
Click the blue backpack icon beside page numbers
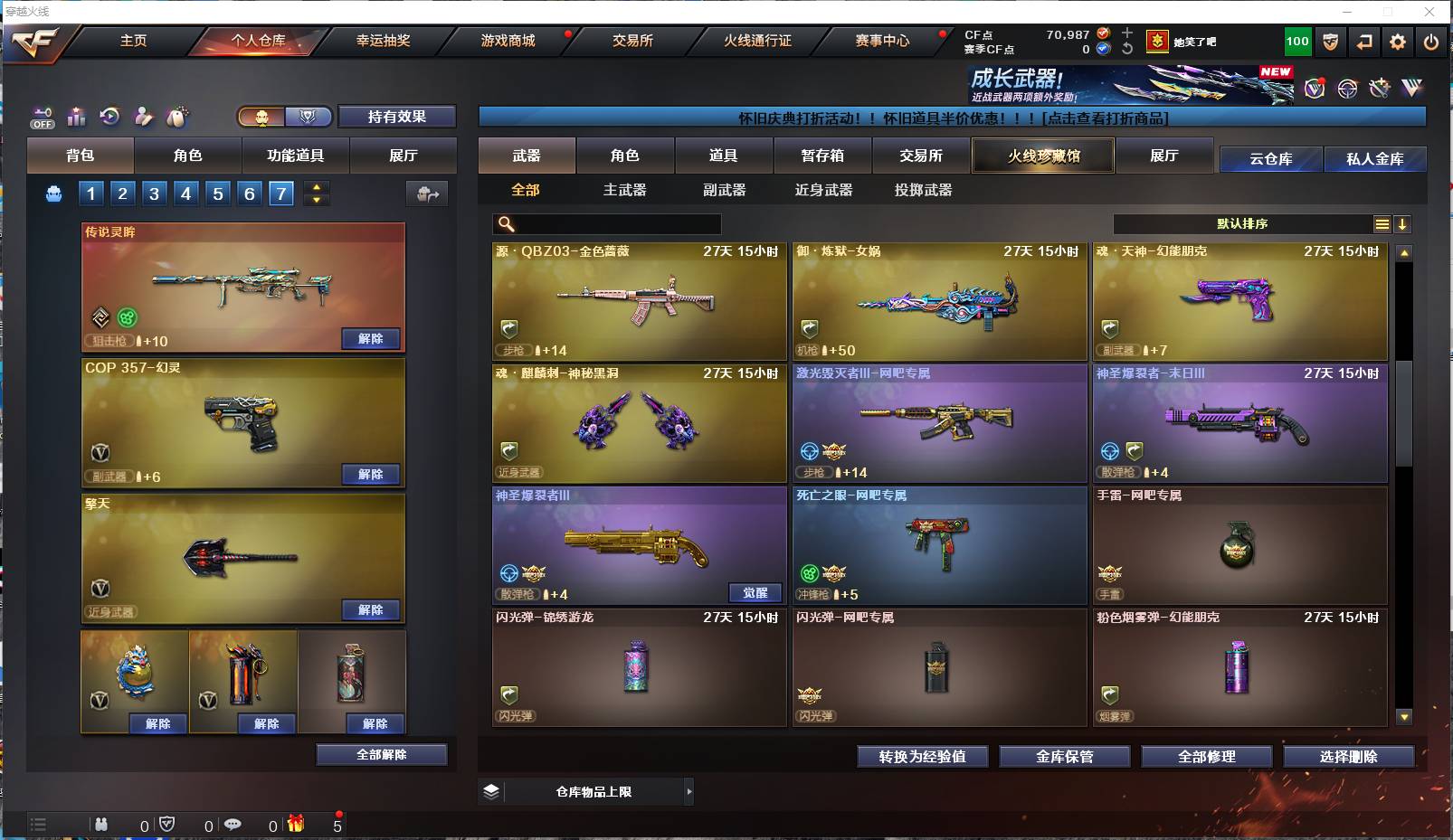53,193
